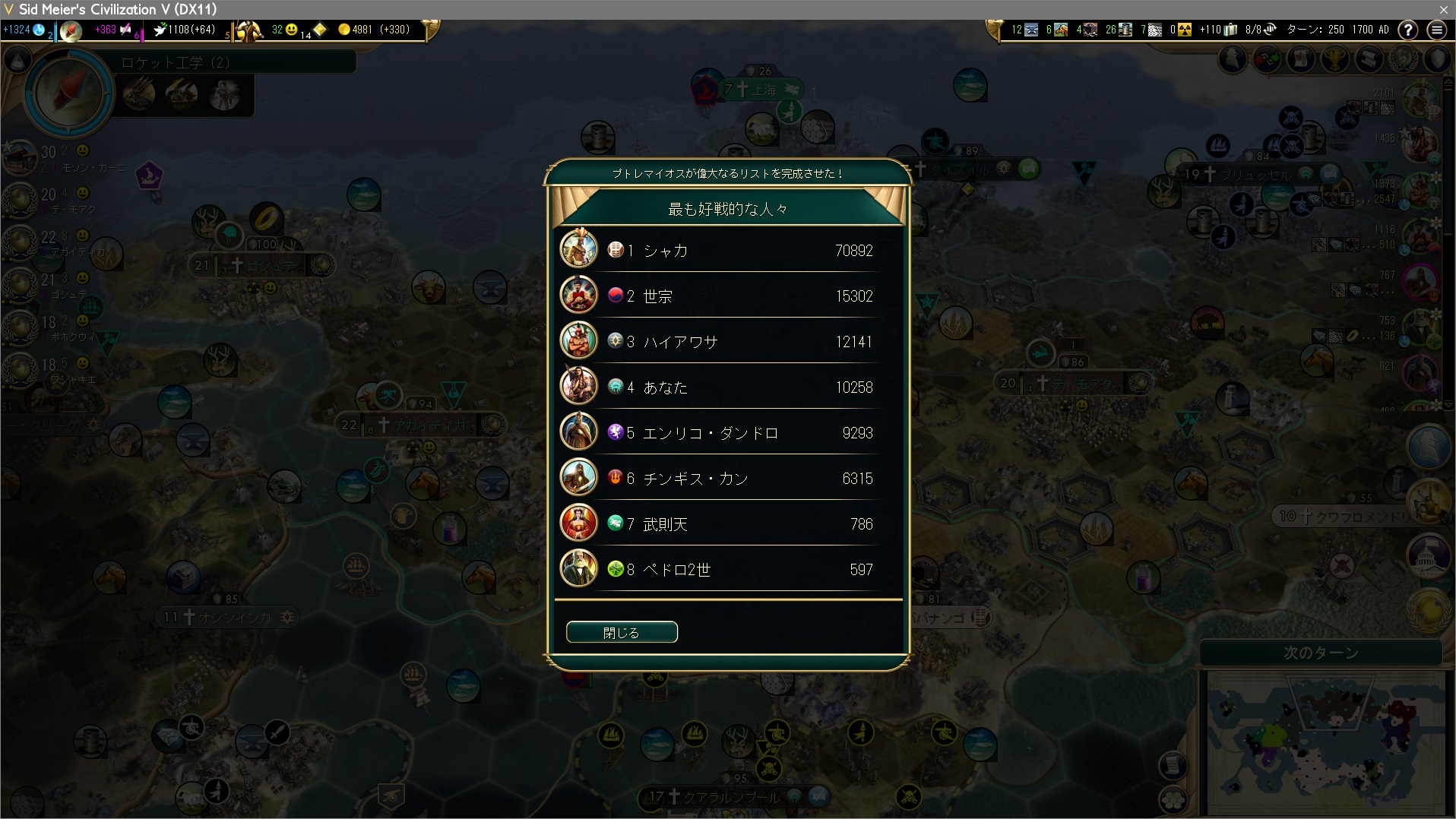Pick the エンリコ・ダンドロ ranking row
This screenshot has height=819, width=1456.
[x=727, y=432]
